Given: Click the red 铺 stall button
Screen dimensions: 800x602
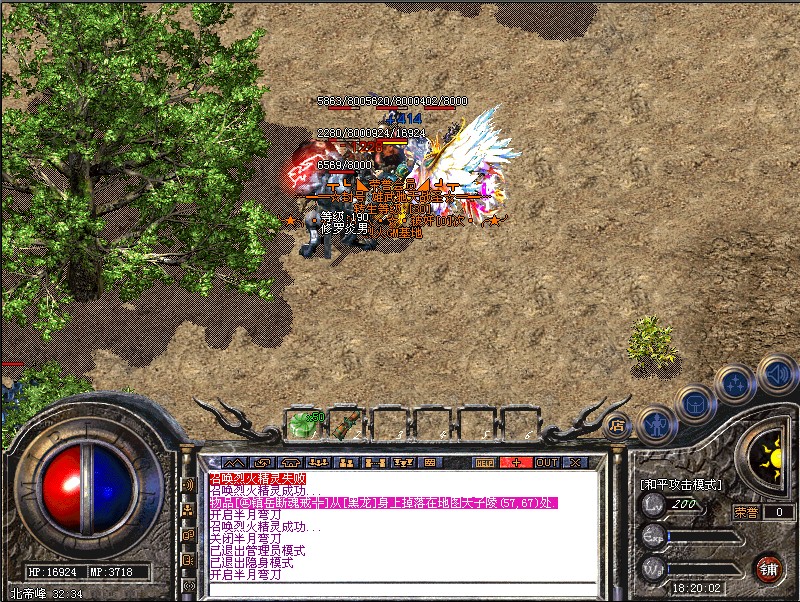Looking at the screenshot, I should pos(769,569).
